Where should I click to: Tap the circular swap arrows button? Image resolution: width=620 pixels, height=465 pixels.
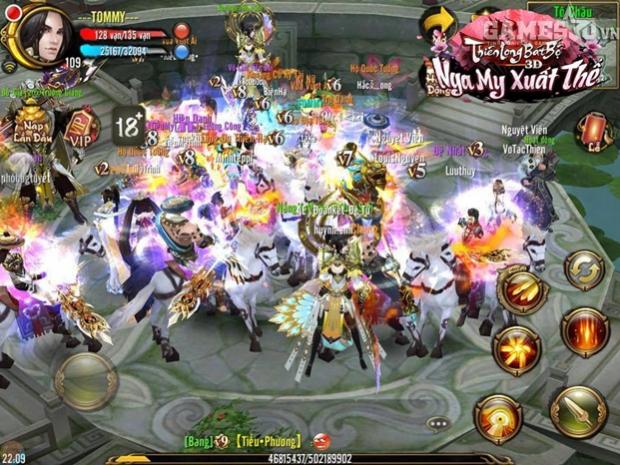pos(584,270)
